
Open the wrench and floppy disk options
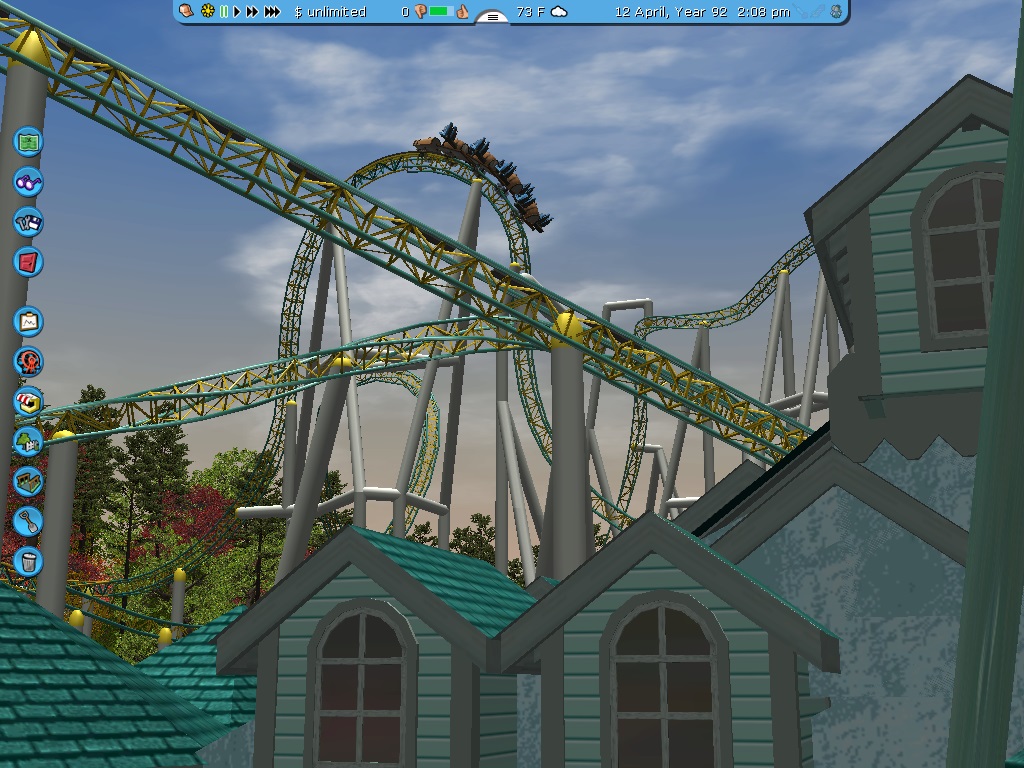pyautogui.click(x=29, y=222)
